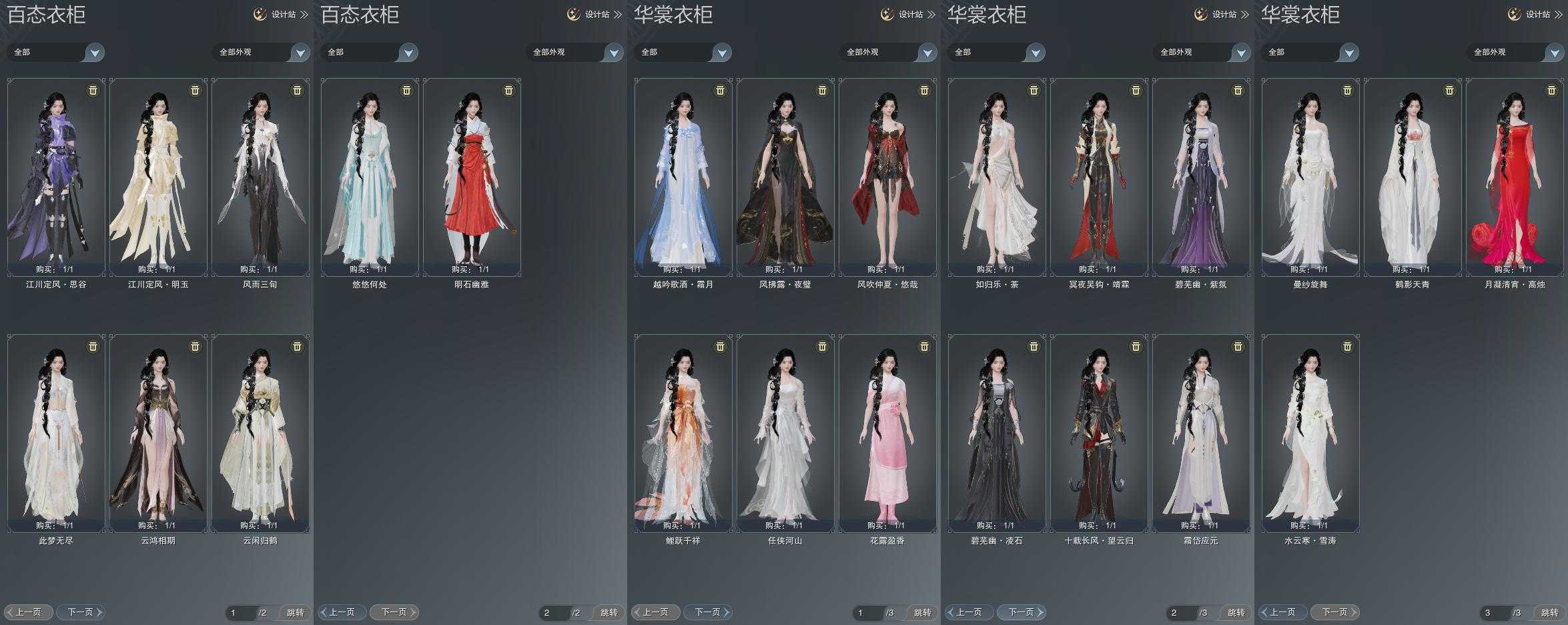Choose the 碧芜幽·紫氛 purple gown card

1201,177
